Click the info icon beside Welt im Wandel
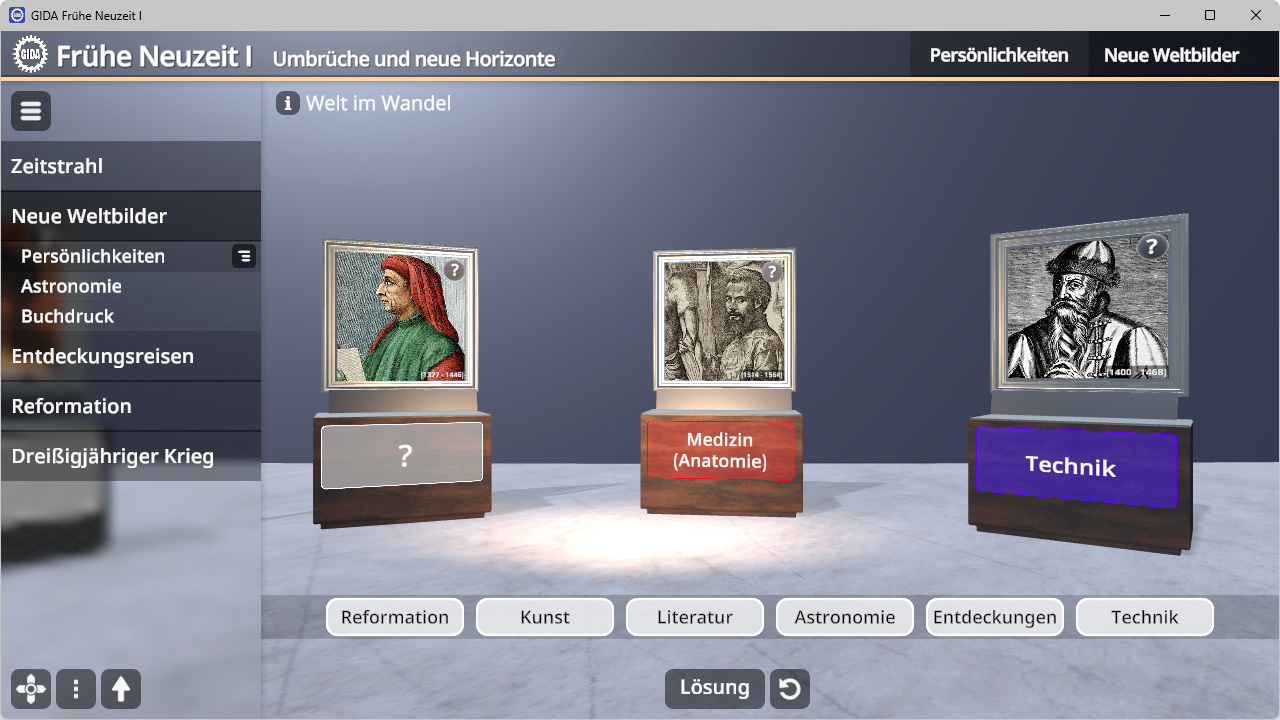 pos(288,103)
